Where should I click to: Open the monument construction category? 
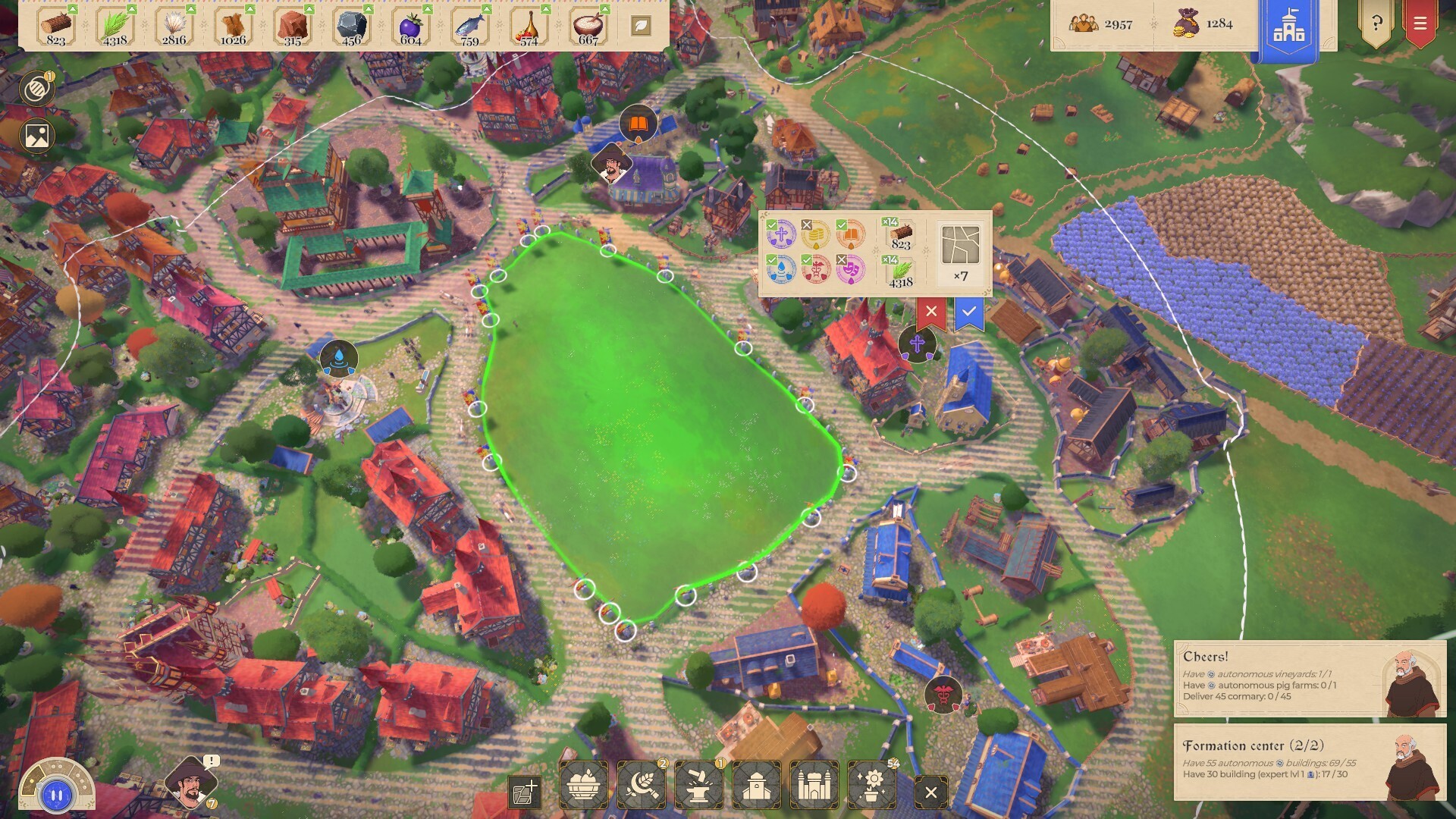point(814,787)
